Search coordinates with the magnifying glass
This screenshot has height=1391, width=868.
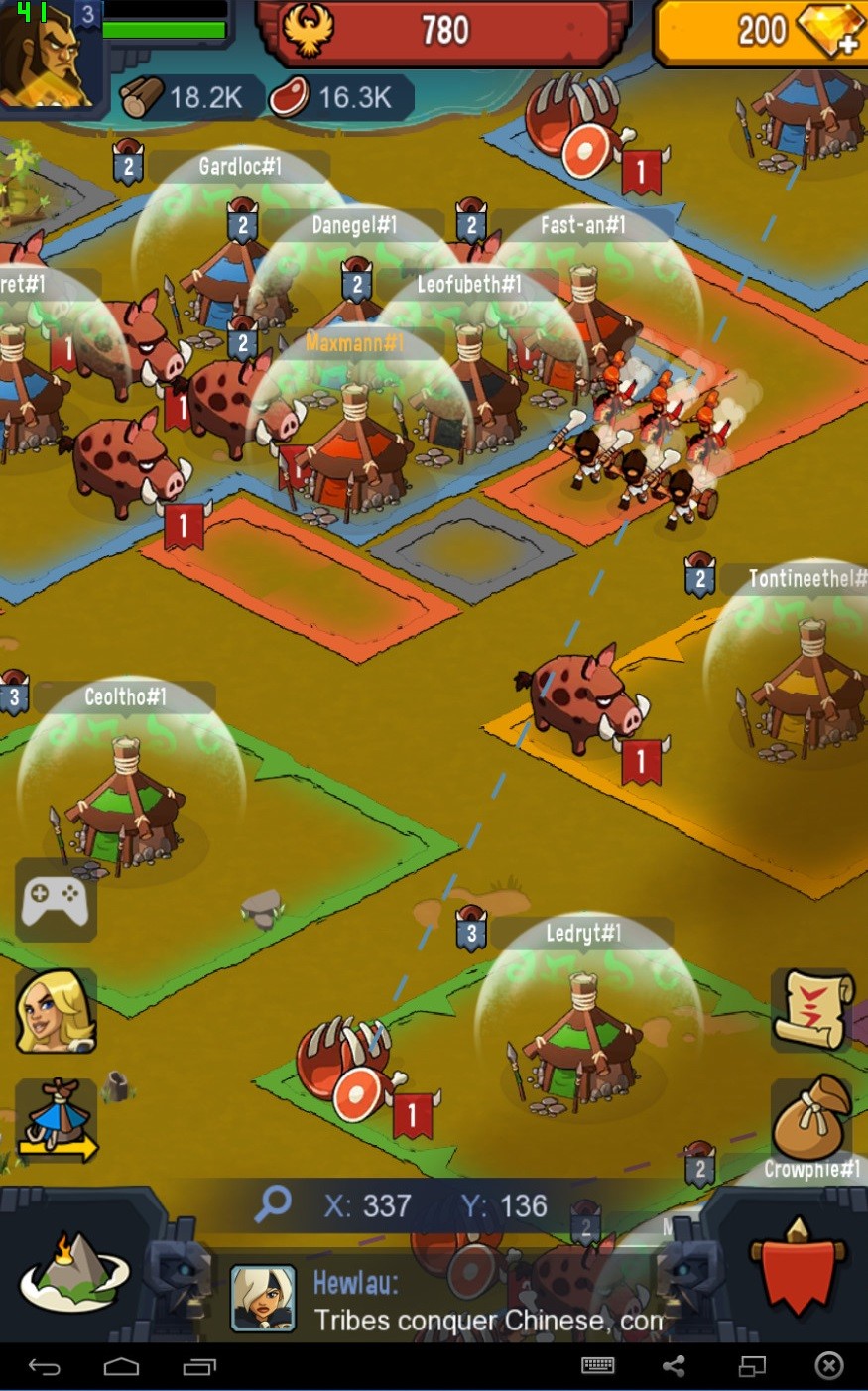pos(273,1204)
